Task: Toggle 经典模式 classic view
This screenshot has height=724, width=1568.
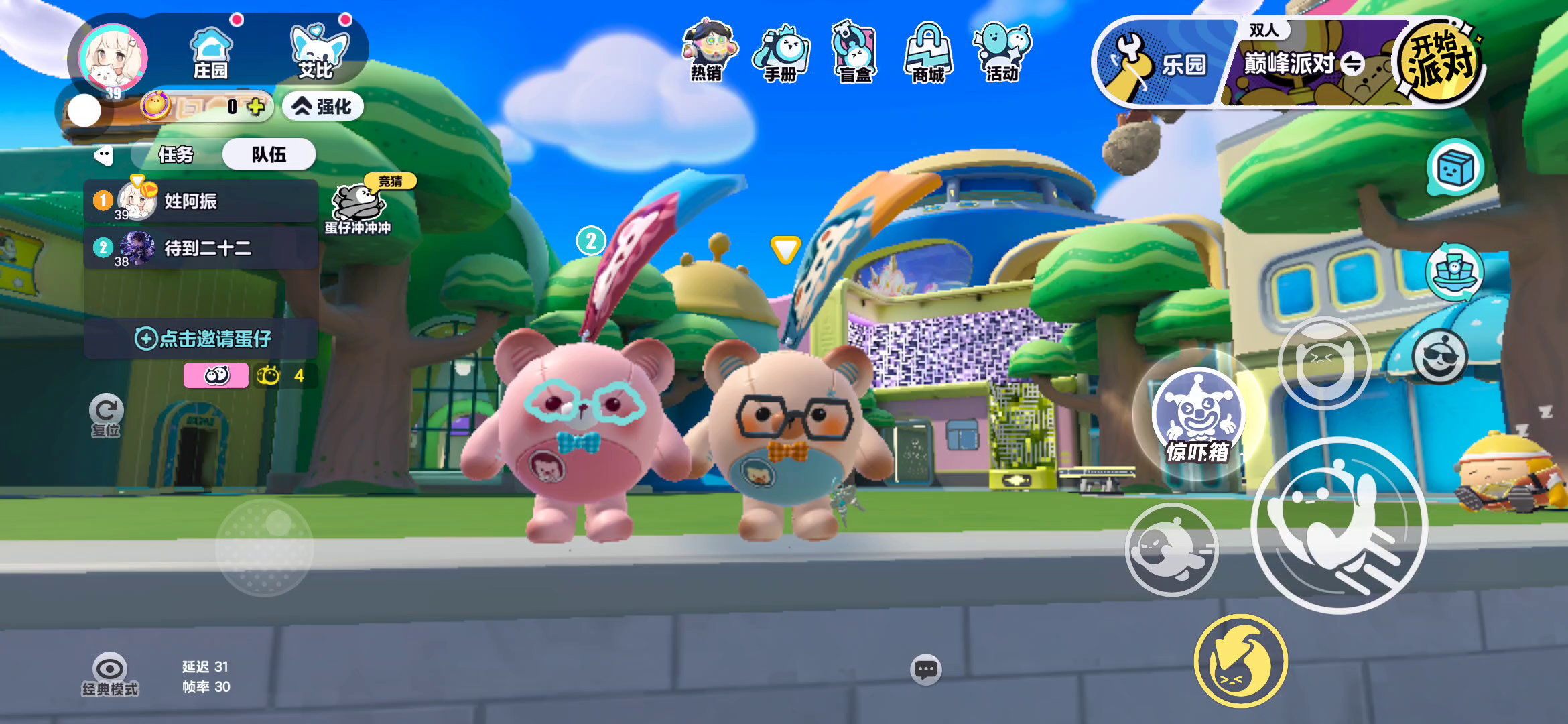Action: click(x=110, y=674)
